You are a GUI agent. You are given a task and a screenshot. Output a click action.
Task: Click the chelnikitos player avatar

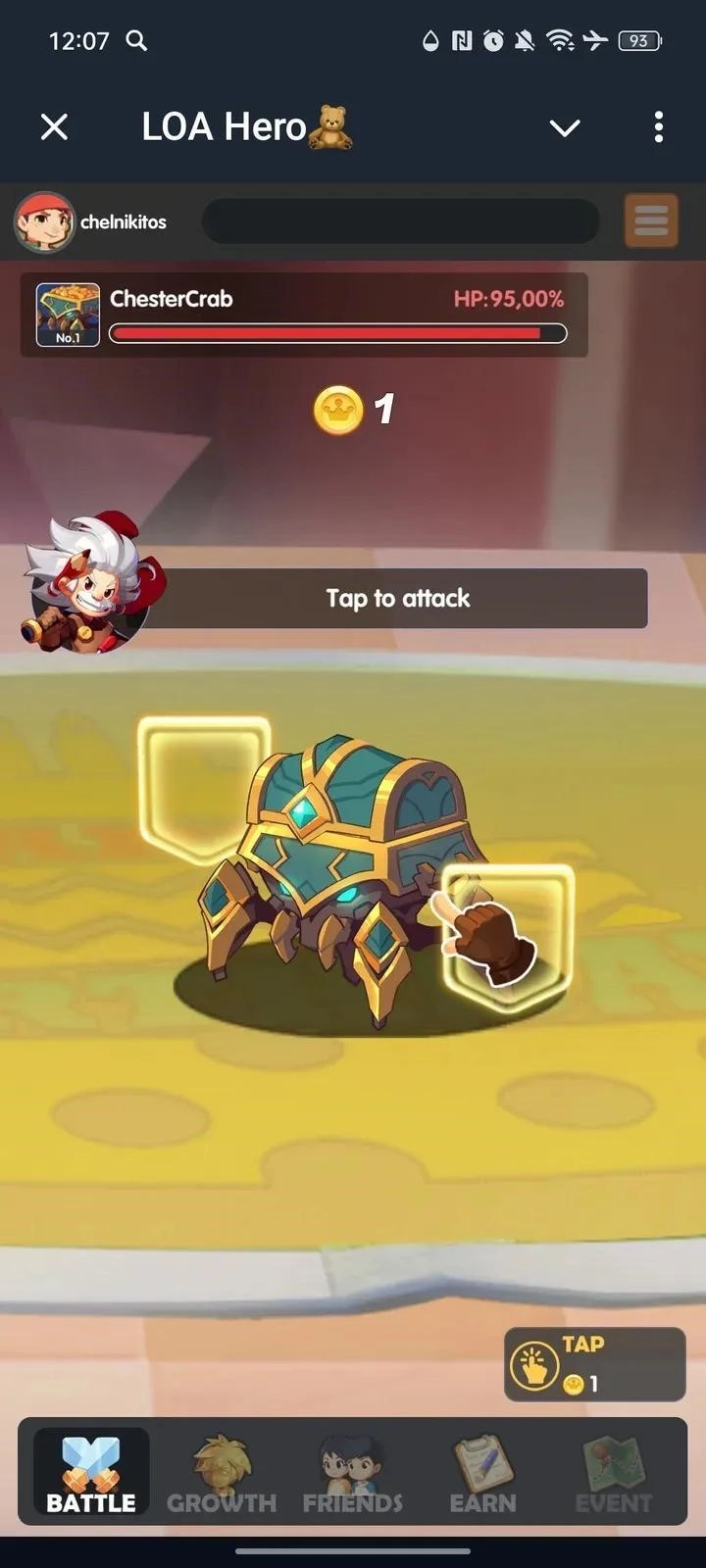click(x=44, y=221)
